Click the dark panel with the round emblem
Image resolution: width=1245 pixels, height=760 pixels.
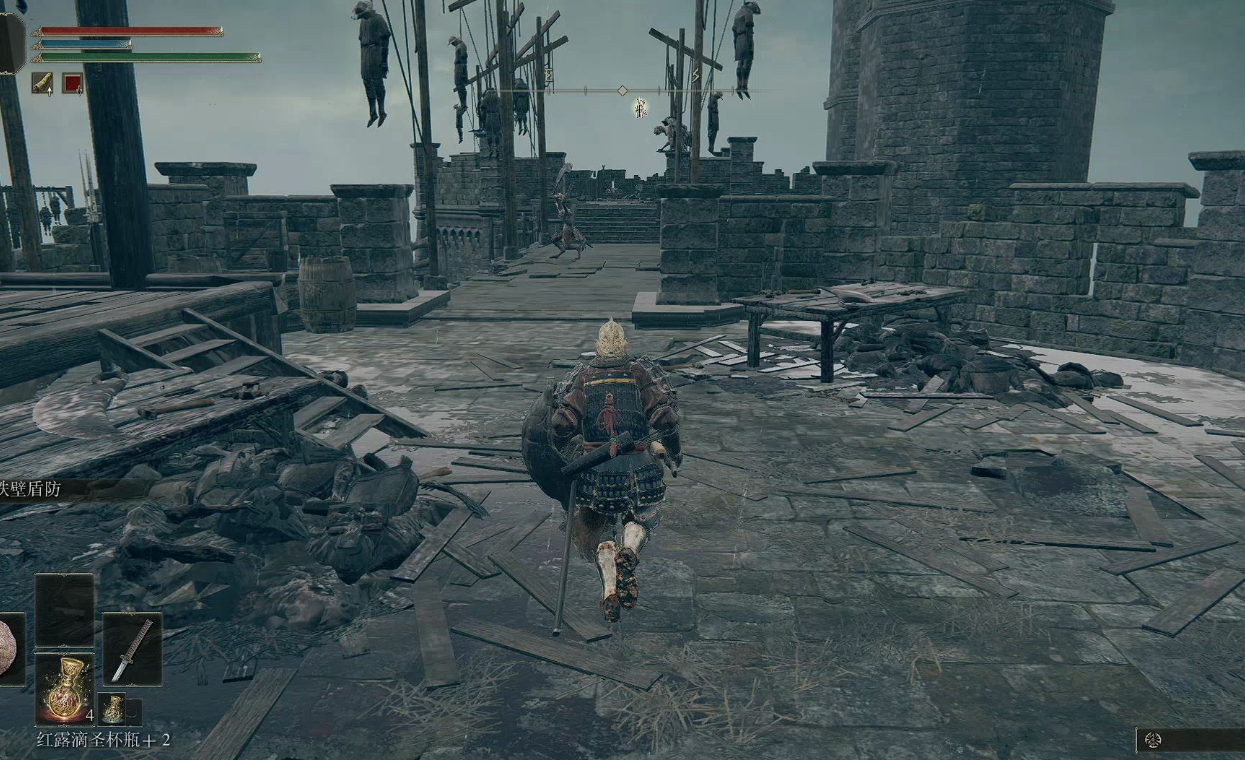point(1188,740)
